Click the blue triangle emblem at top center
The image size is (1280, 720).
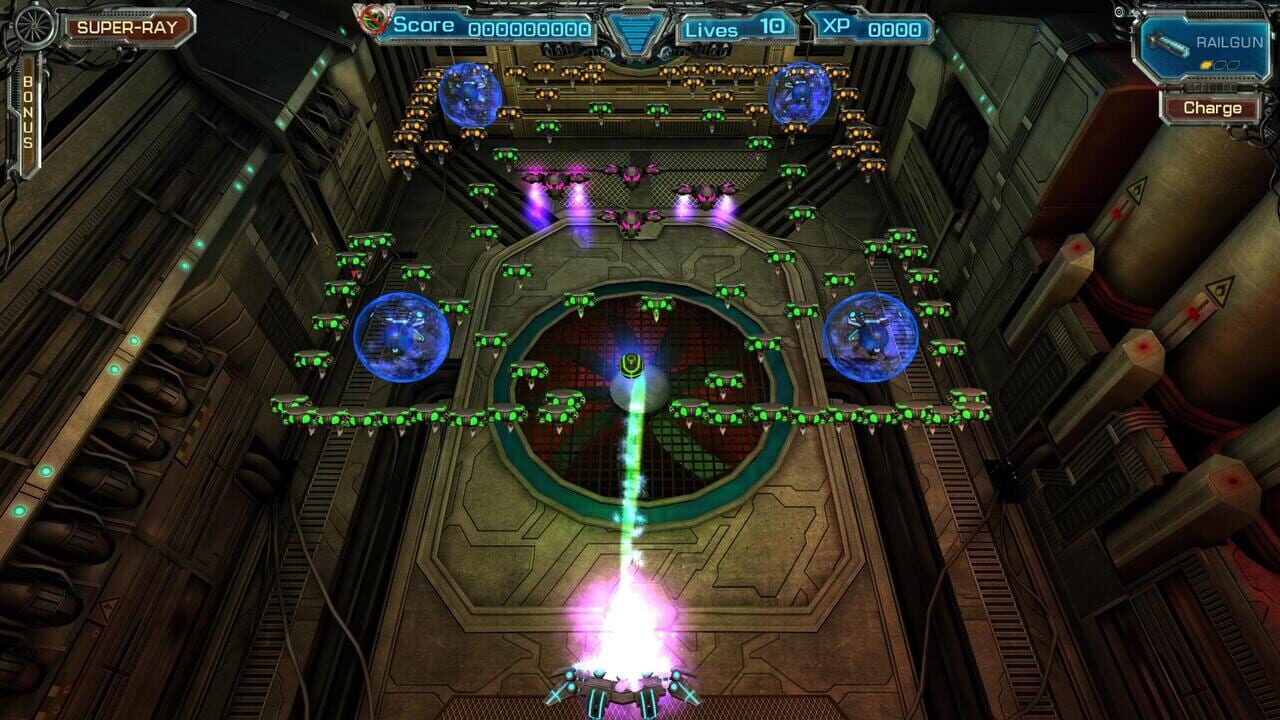(x=639, y=30)
